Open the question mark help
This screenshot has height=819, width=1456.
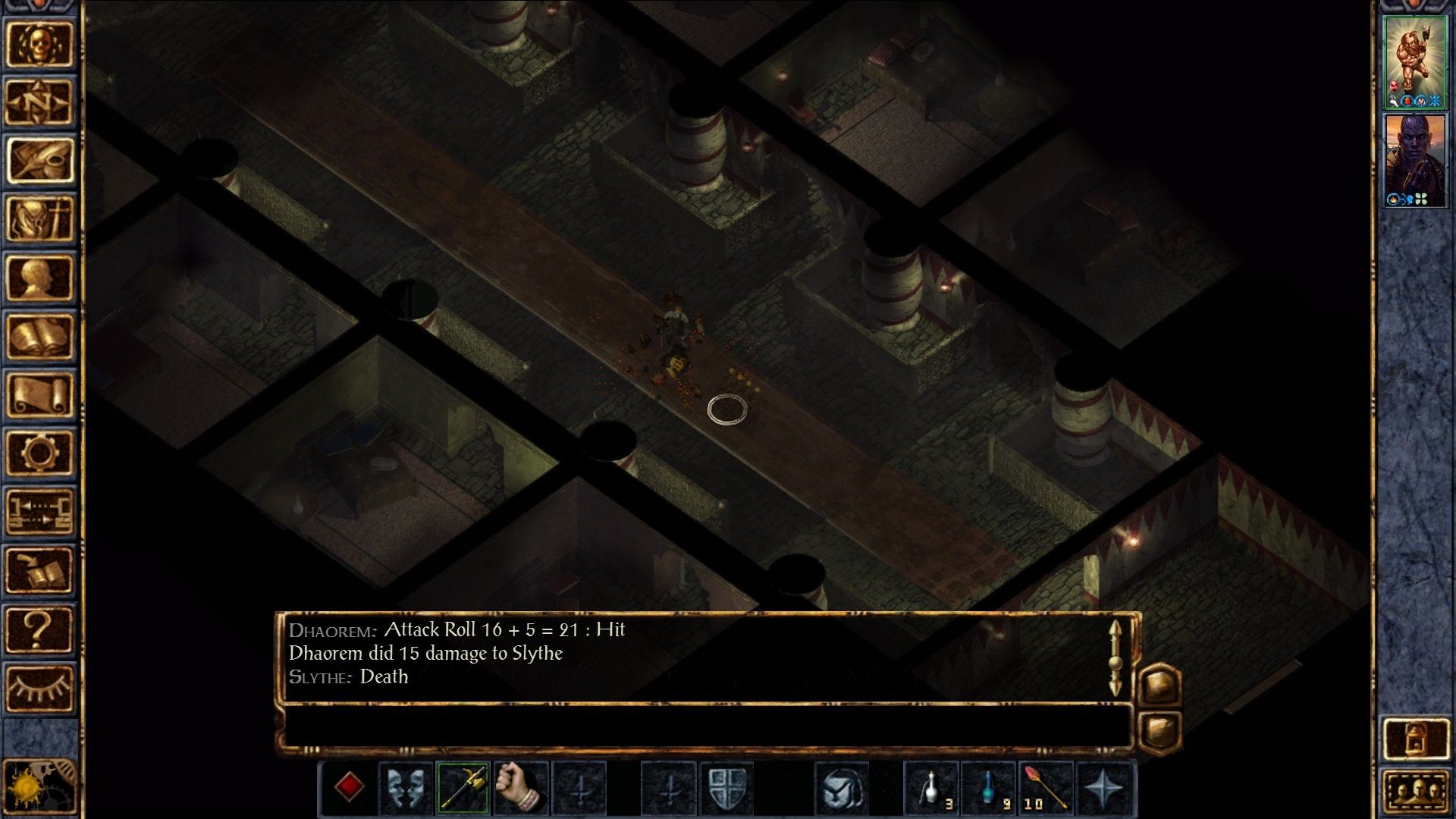pos(39,629)
